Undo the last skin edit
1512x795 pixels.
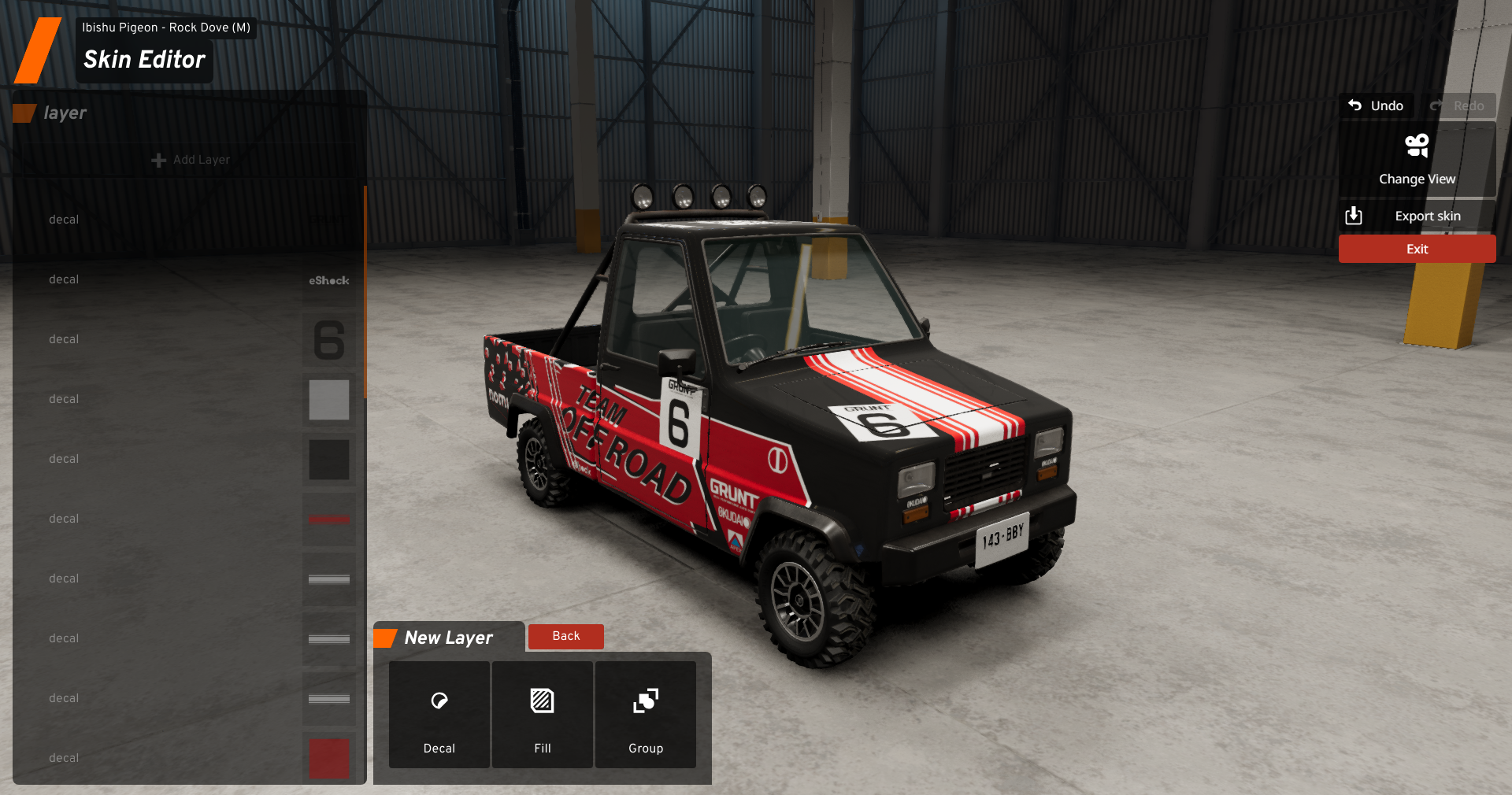[1376, 105]
